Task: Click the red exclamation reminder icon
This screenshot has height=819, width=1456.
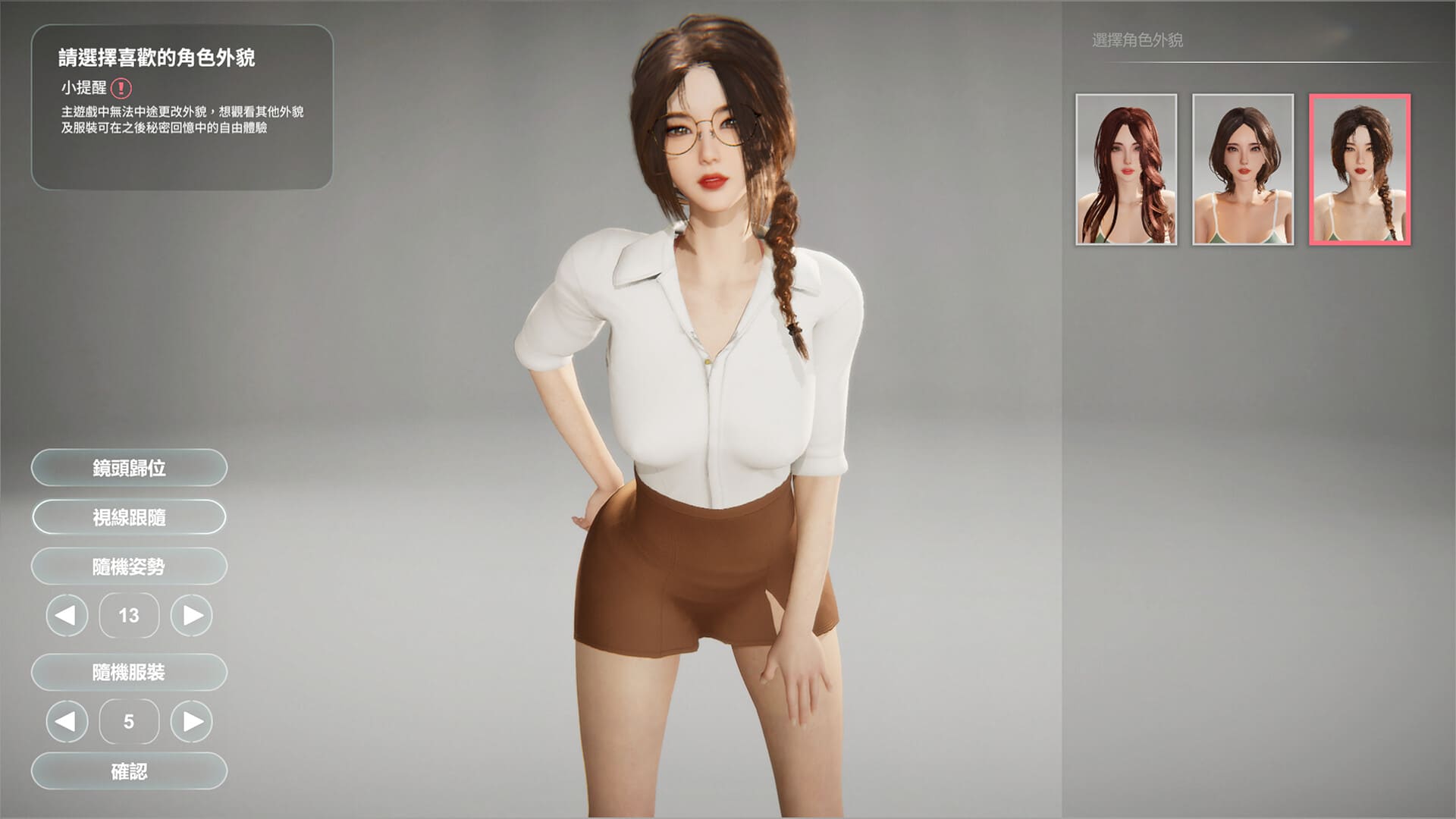Action: click(x=121, y=89)
